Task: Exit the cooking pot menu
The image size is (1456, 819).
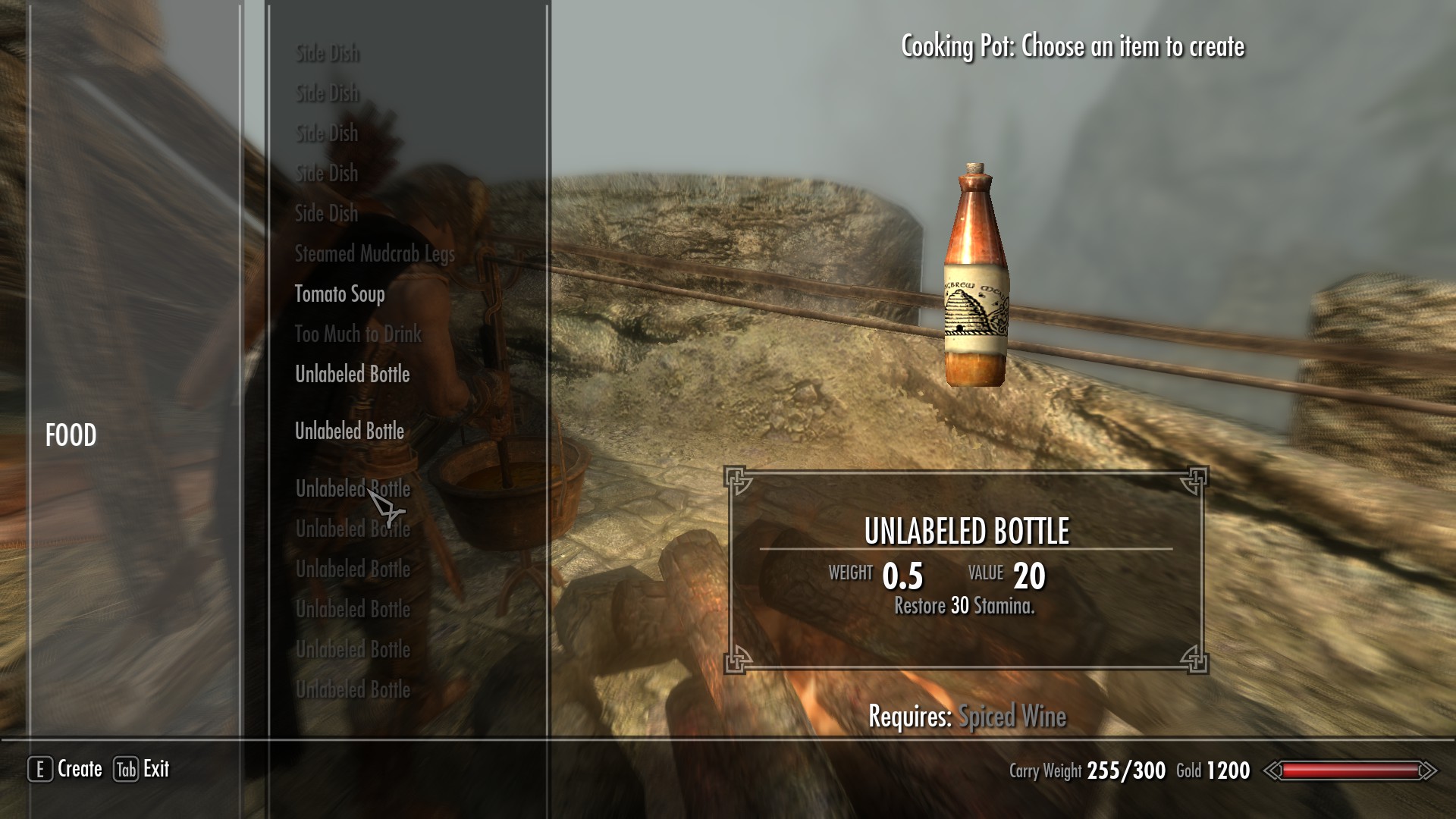Action: click(x=142, y=769)
